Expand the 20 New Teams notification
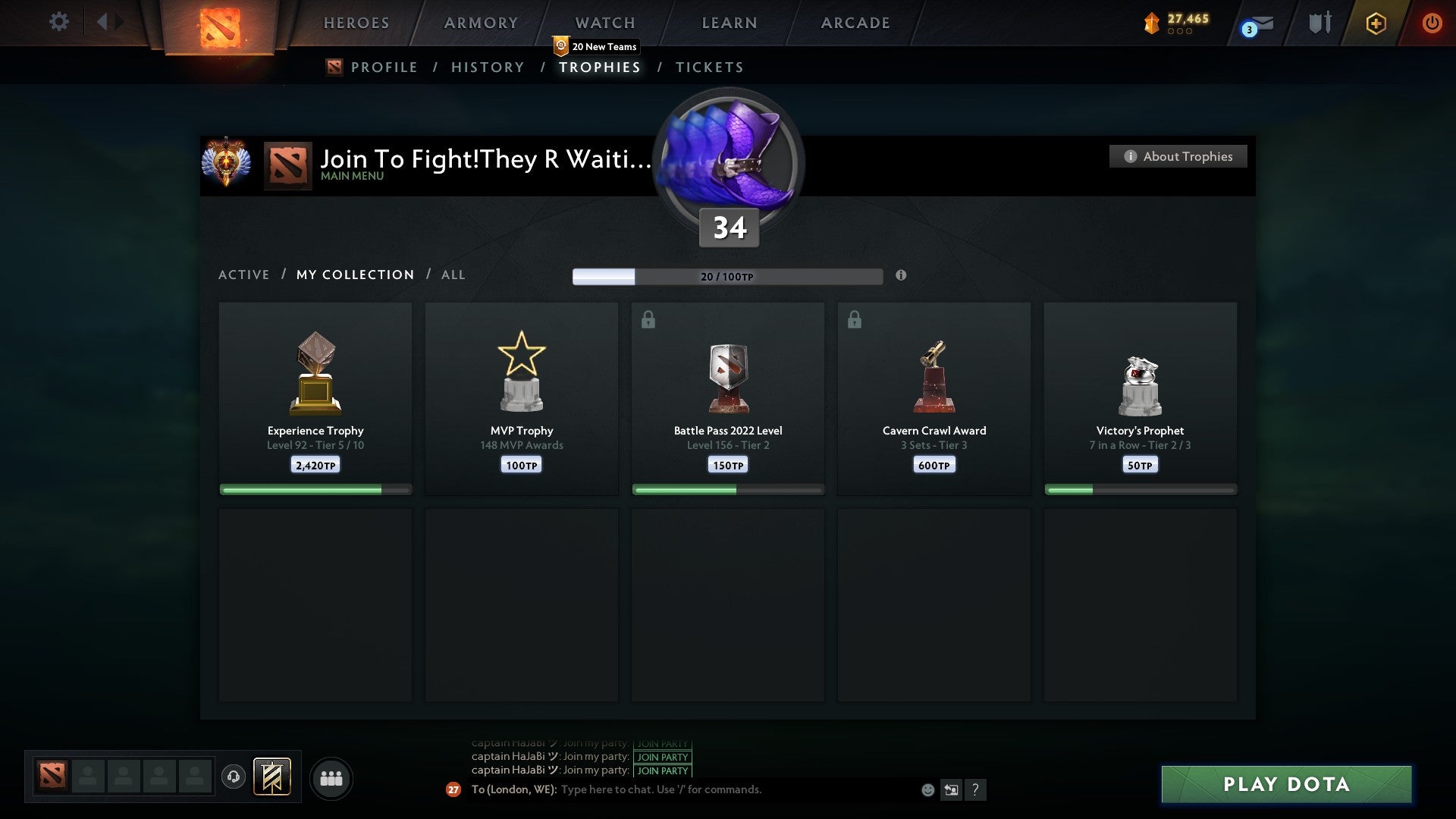This screenshot has width=1456, height=819. 598,46
